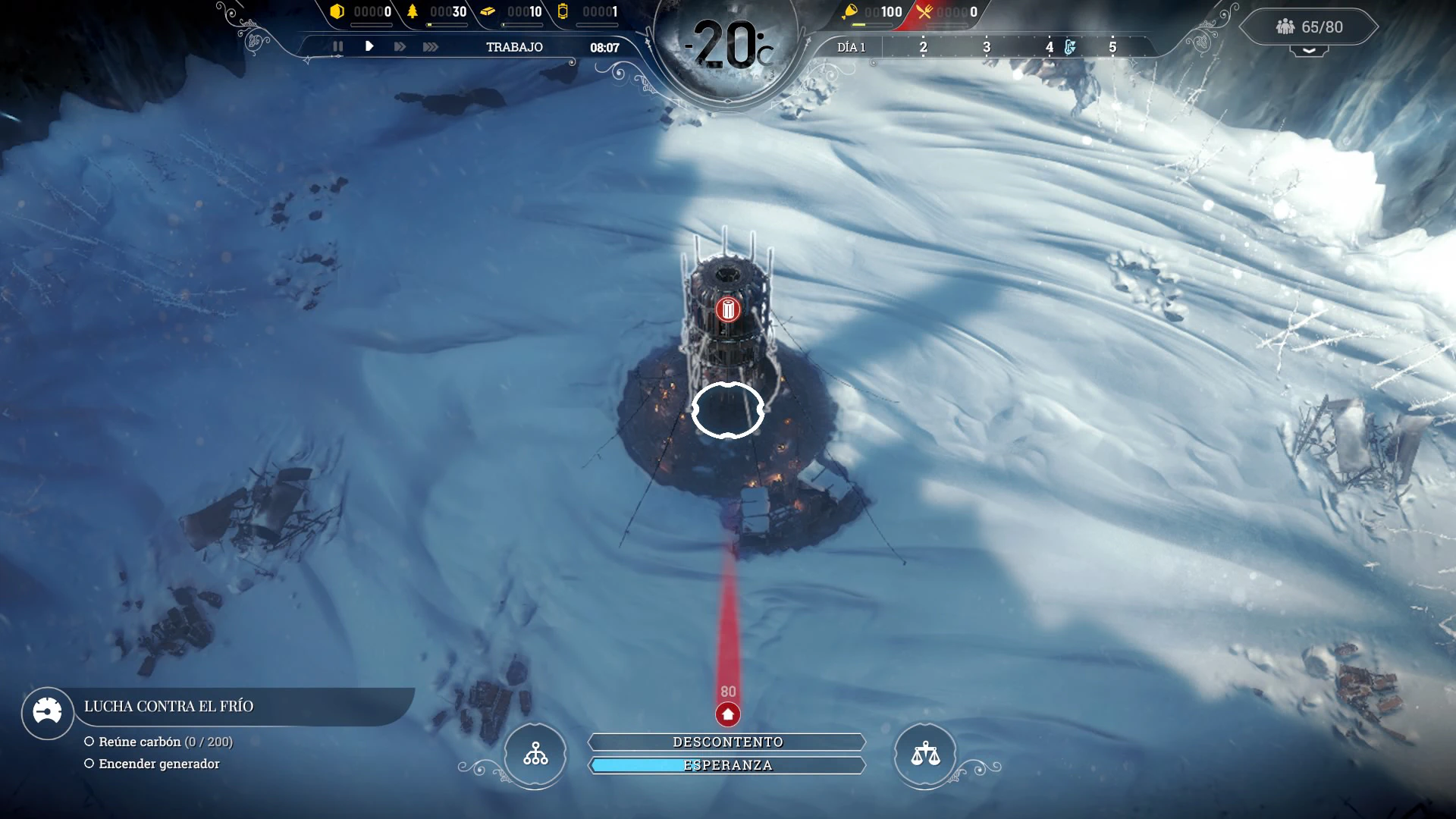This screenshot has height=819, width=1456.
Task: Select the wood resource icon
Action: pyautogui.click(x=413, y=11)
